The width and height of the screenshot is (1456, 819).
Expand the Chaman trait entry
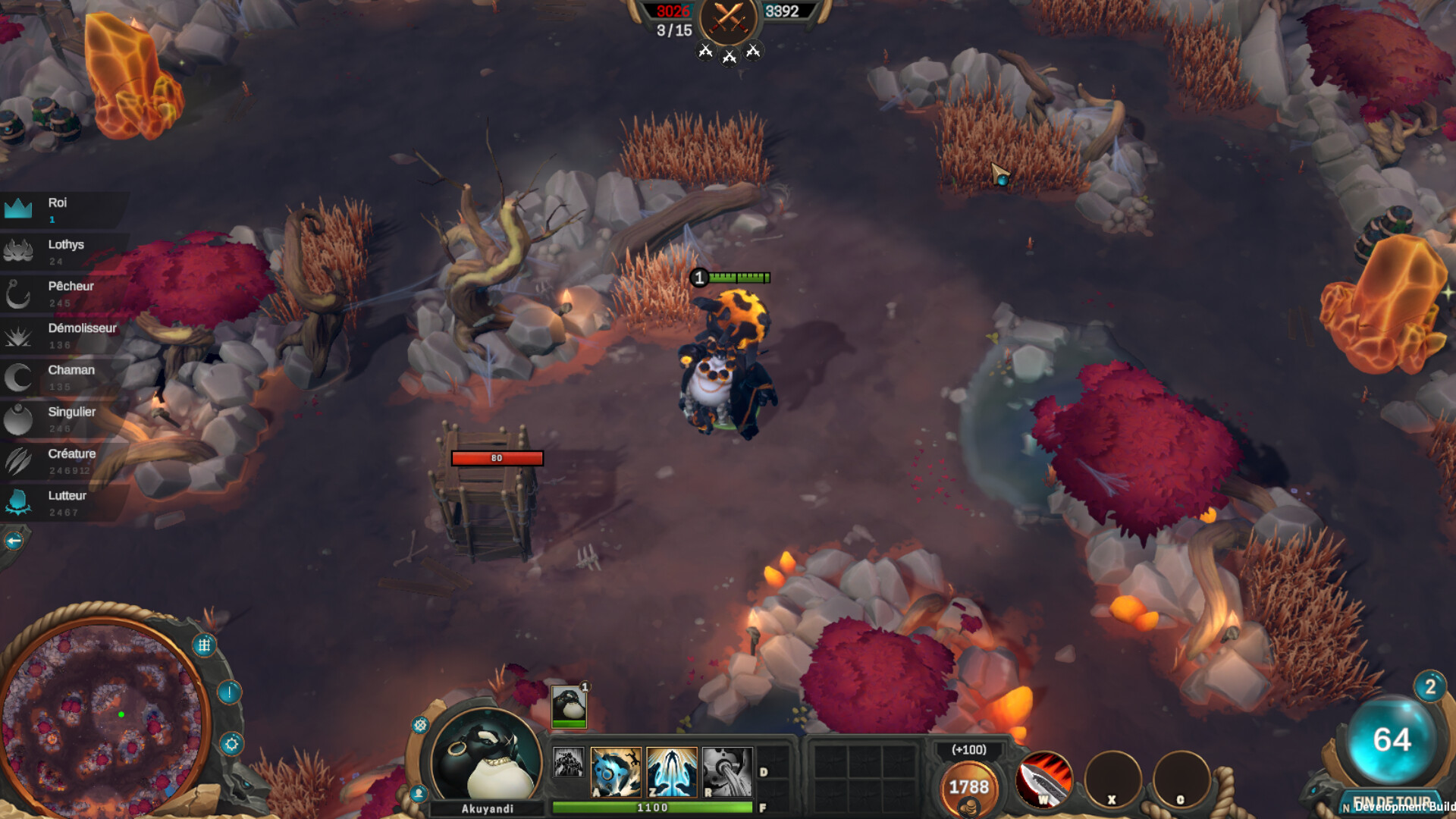(x=19, y=378)
